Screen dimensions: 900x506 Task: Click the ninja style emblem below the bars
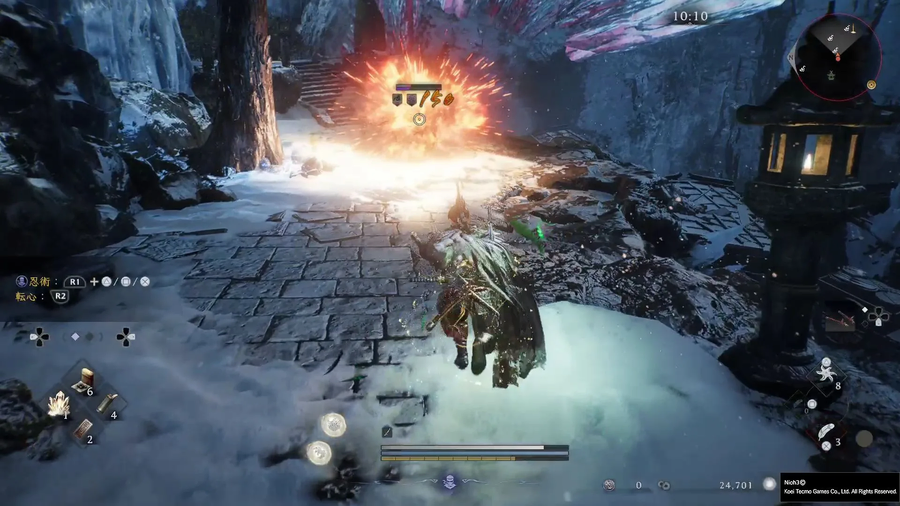point(449,482)
